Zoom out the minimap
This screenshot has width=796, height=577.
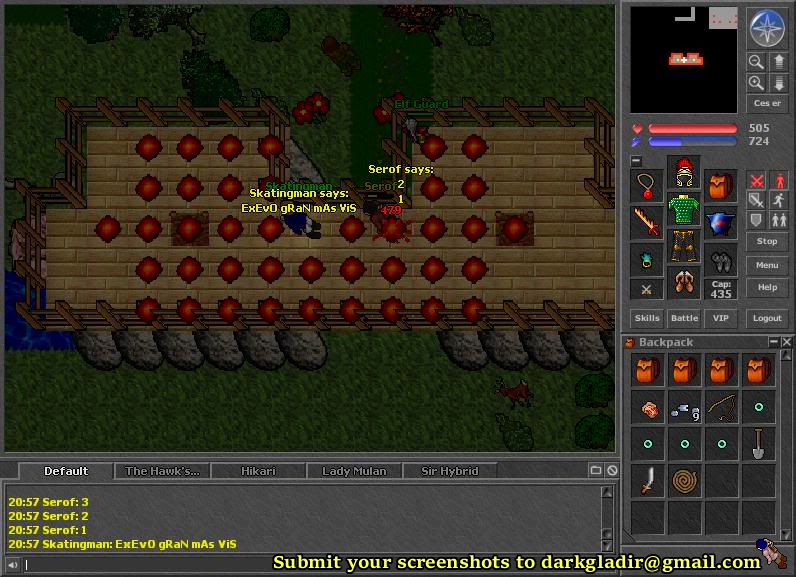click(757, 62)
